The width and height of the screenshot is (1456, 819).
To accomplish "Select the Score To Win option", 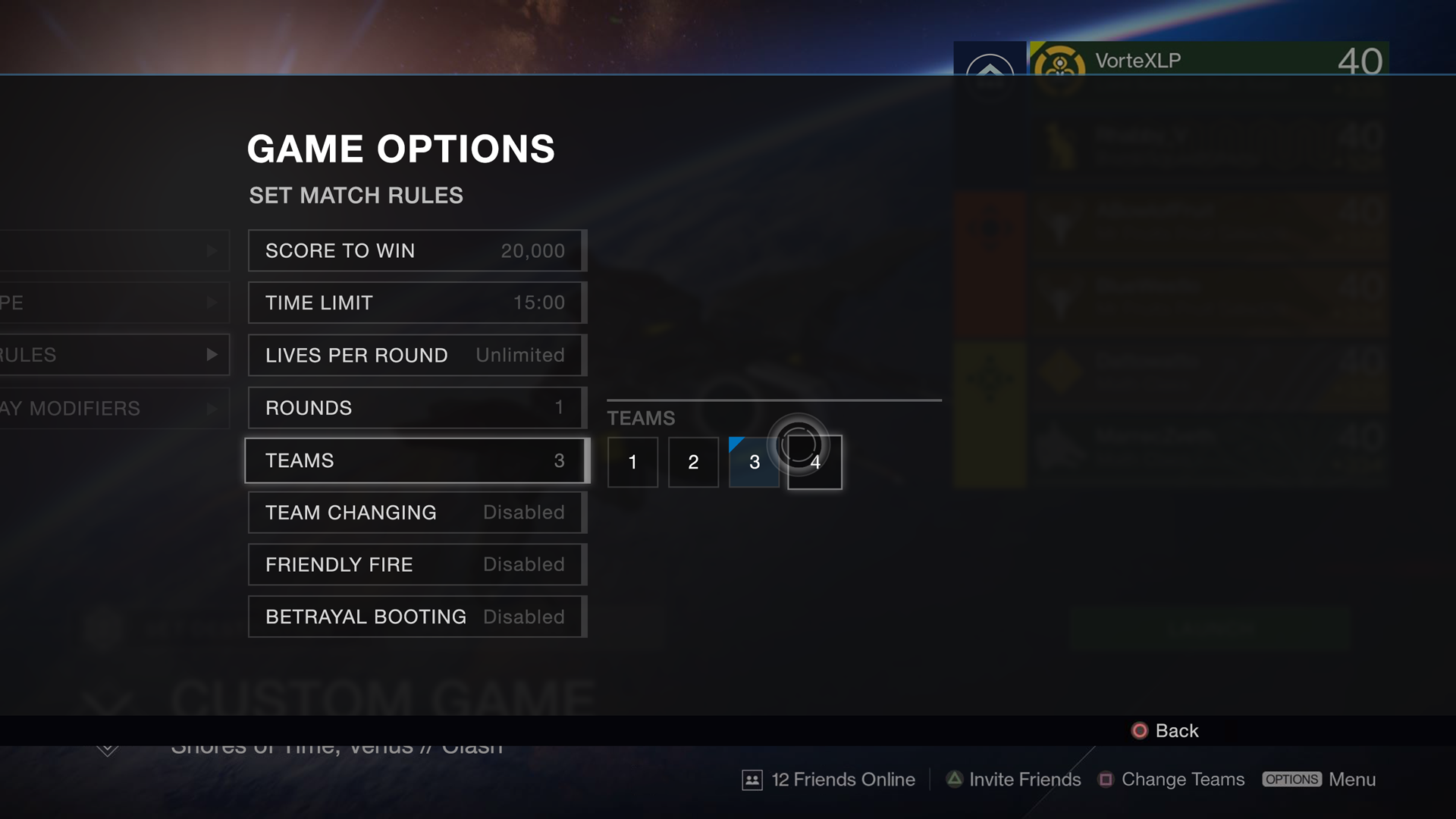I will pos(416,251).
